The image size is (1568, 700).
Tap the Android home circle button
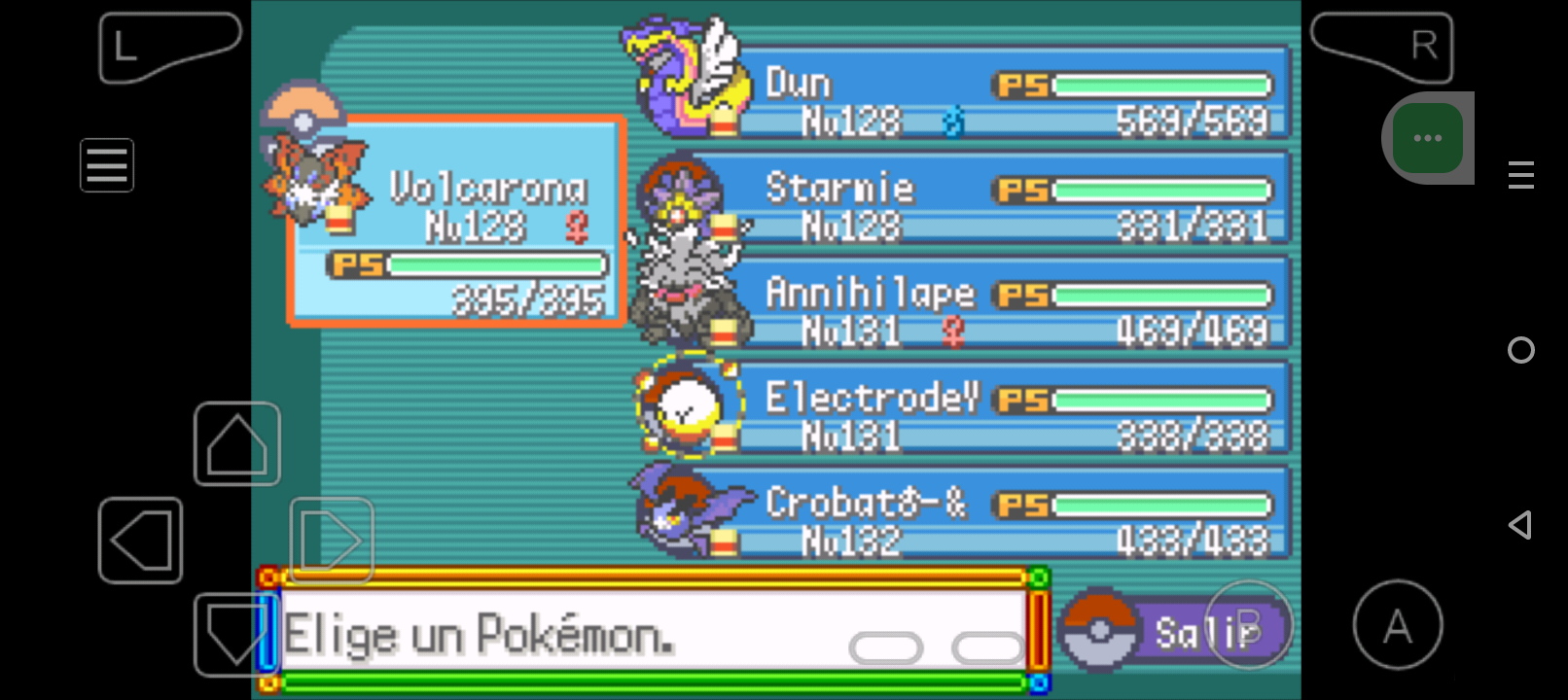tap(1520, 350)
